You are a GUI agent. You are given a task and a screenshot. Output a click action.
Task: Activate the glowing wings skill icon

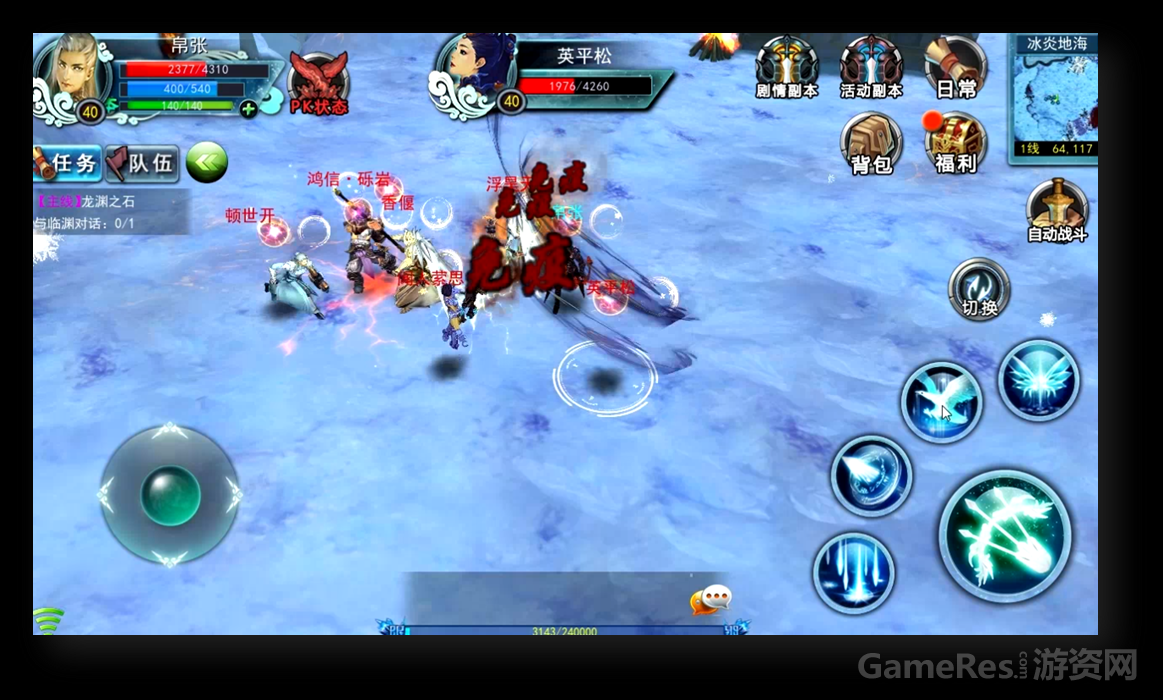(1039, 380)
